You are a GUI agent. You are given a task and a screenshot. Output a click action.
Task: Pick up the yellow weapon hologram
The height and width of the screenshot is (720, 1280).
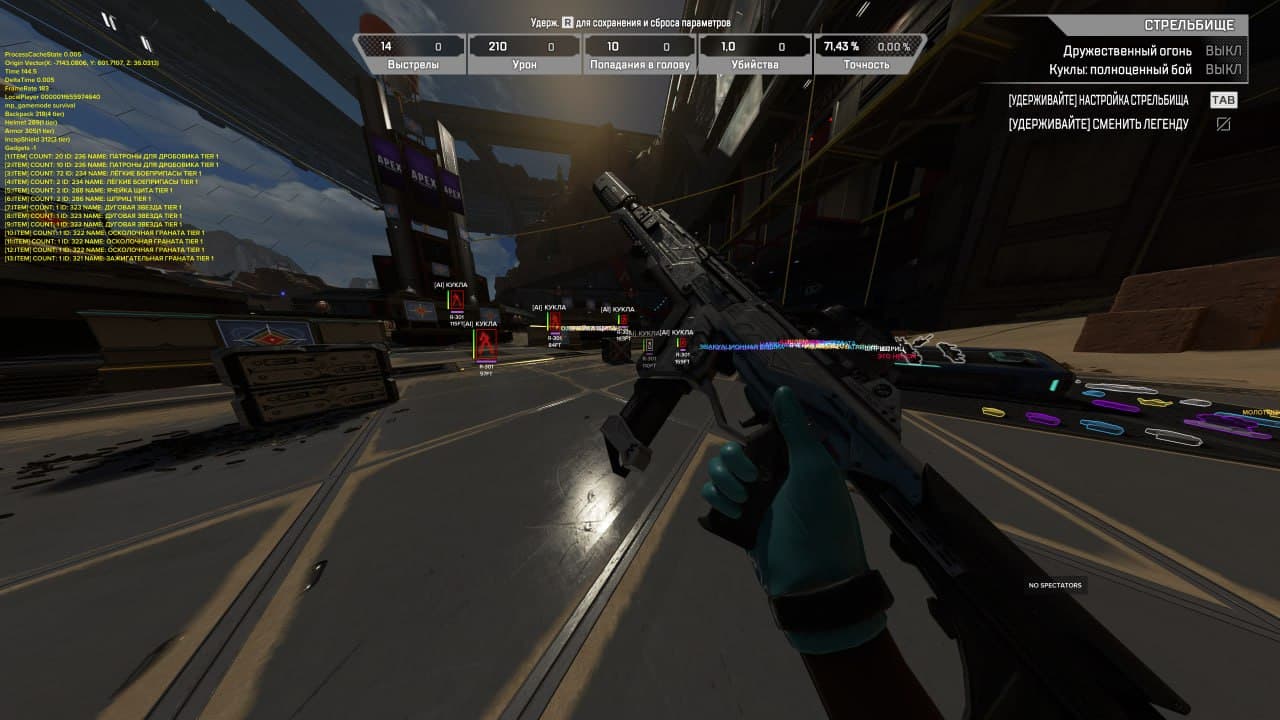(1153, 402)
